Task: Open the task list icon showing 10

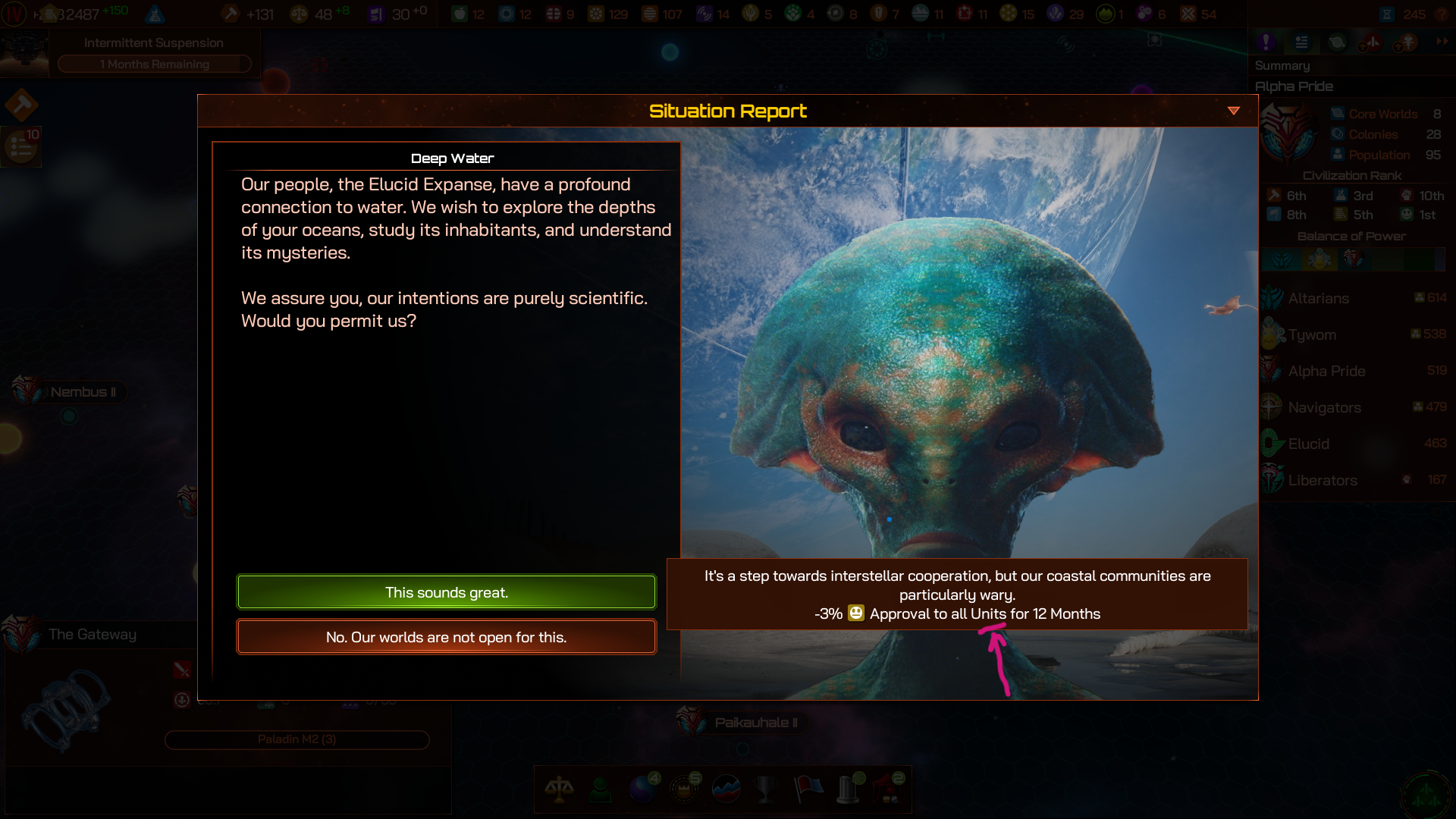Action: coord(21,146)
